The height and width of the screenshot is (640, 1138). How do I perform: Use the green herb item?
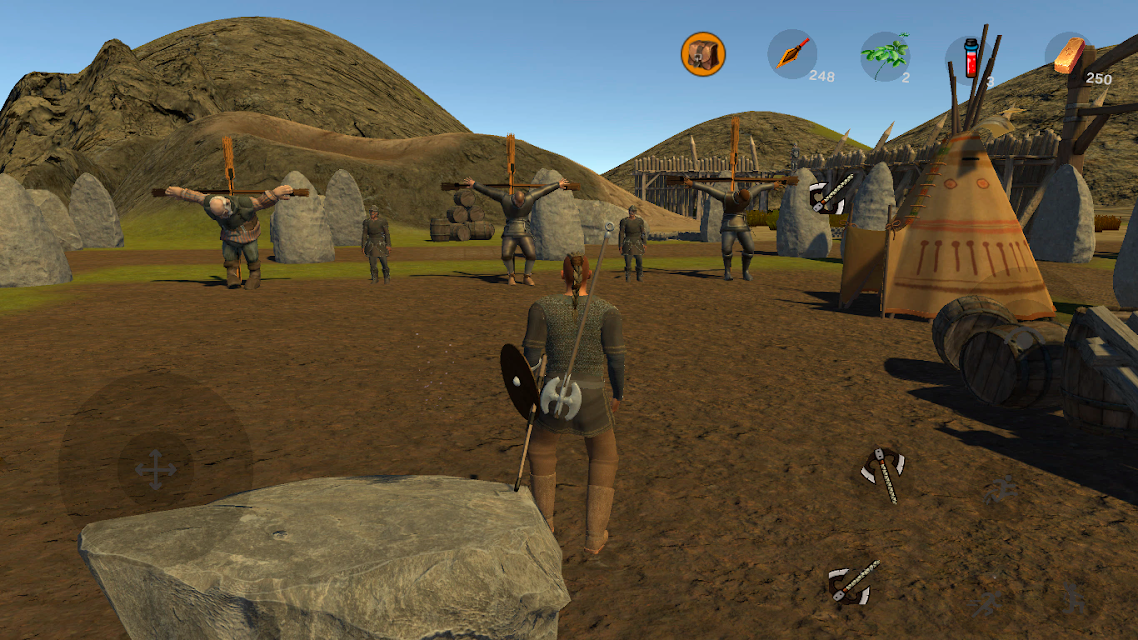point(885,54)
